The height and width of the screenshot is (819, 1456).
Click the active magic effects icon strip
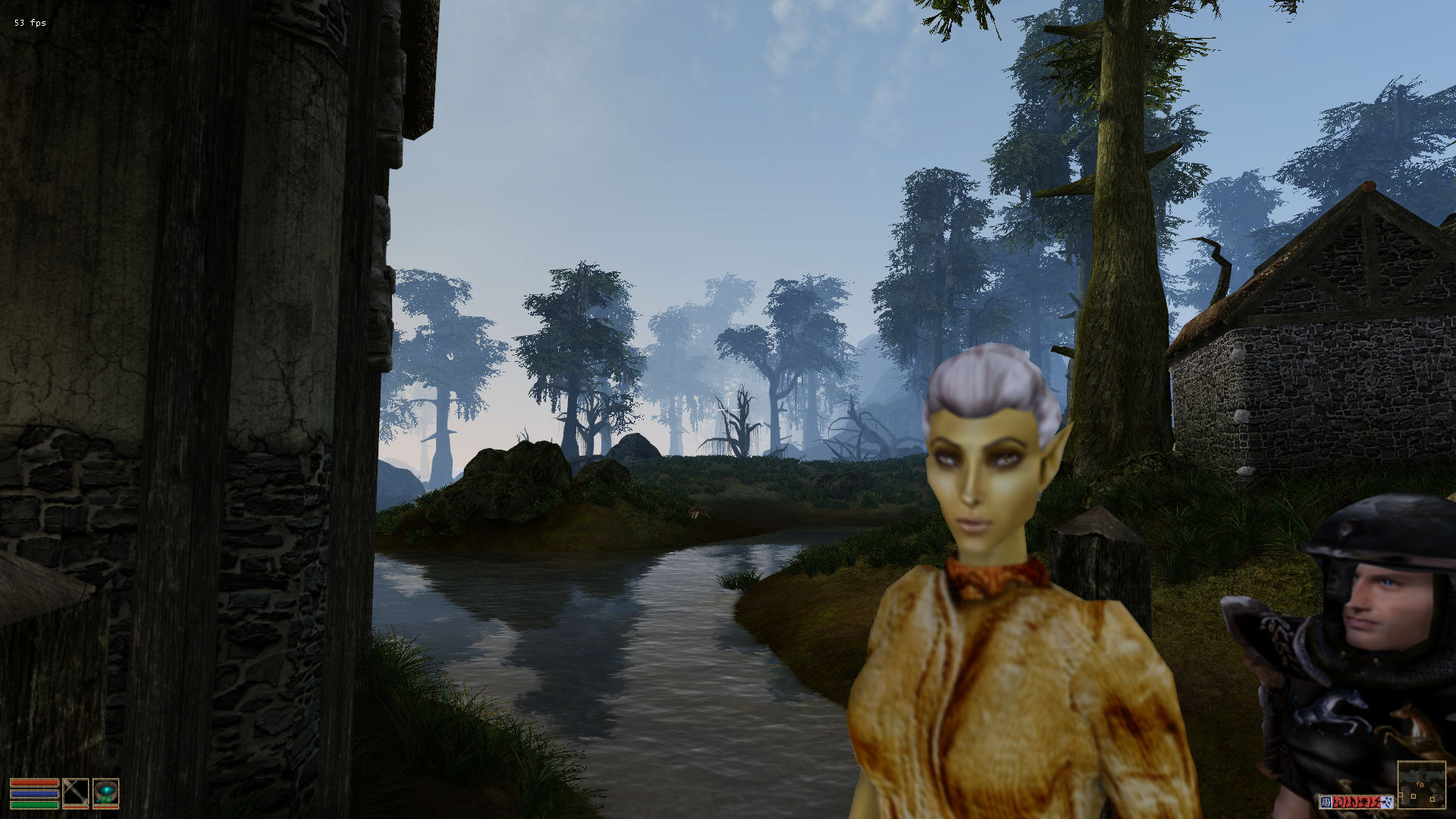[x=1356, y=802]
